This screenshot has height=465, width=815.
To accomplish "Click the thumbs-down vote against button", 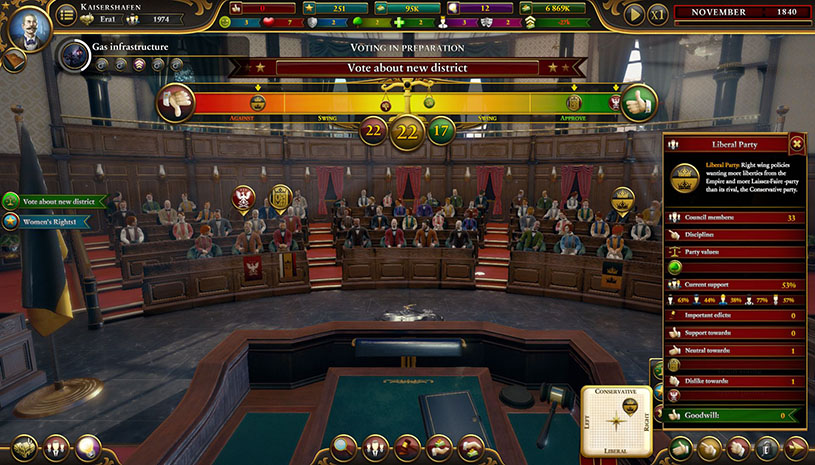I will pos(174,104).
